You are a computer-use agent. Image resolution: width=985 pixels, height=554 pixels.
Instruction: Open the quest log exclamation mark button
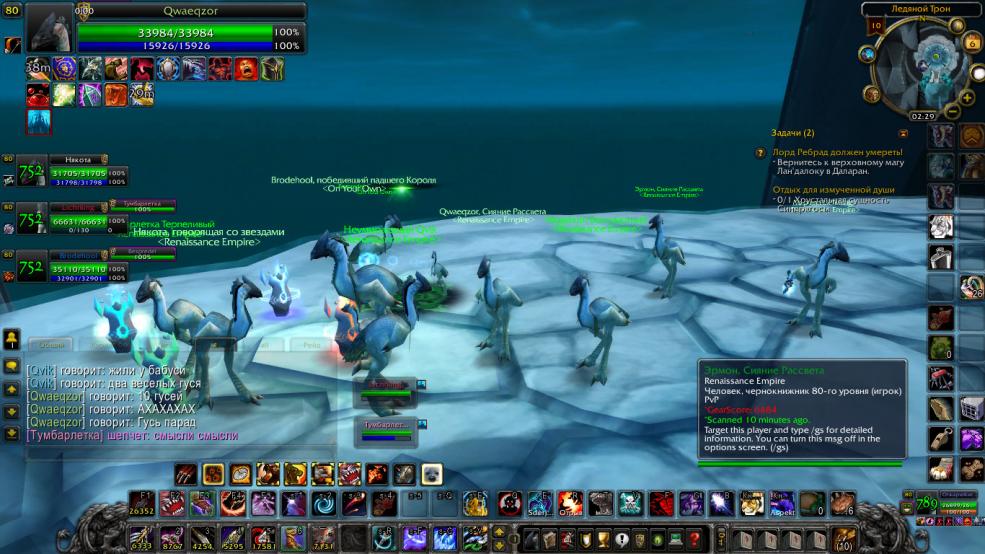(621, 540)
